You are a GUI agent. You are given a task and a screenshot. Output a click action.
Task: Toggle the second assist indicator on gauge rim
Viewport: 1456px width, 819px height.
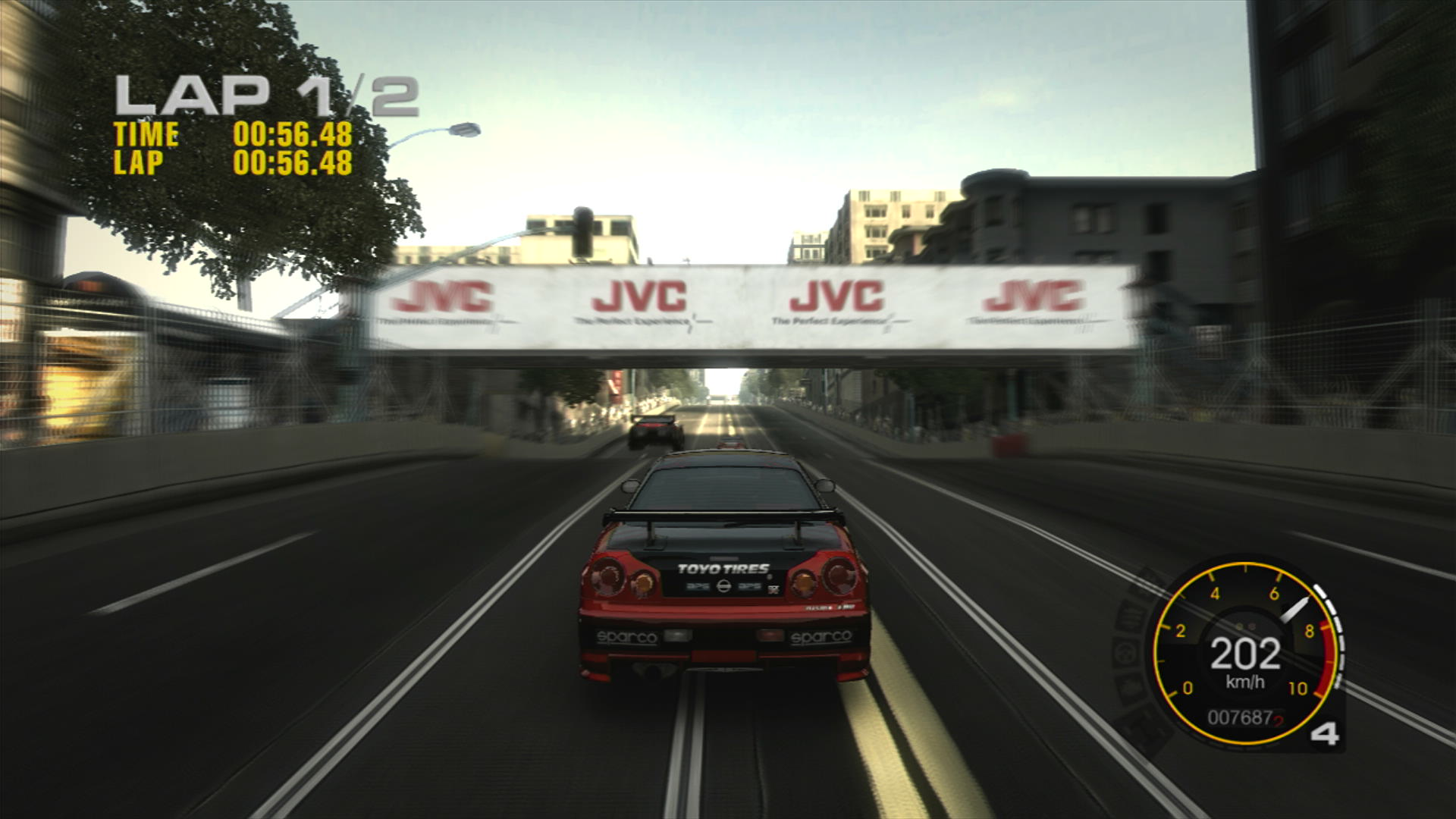click(1130, 616)
